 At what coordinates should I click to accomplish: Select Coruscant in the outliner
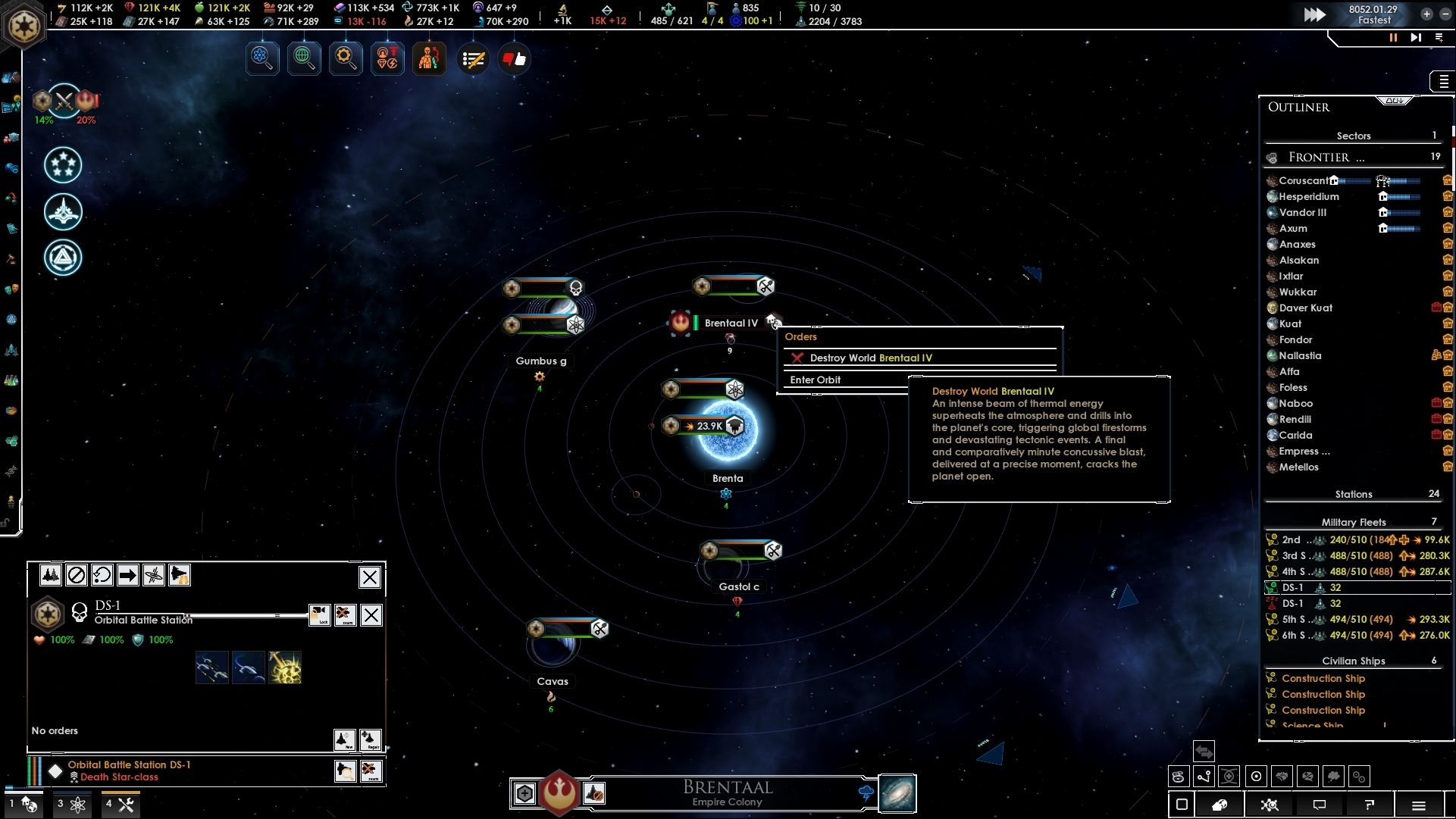(x=1303, y=180)
